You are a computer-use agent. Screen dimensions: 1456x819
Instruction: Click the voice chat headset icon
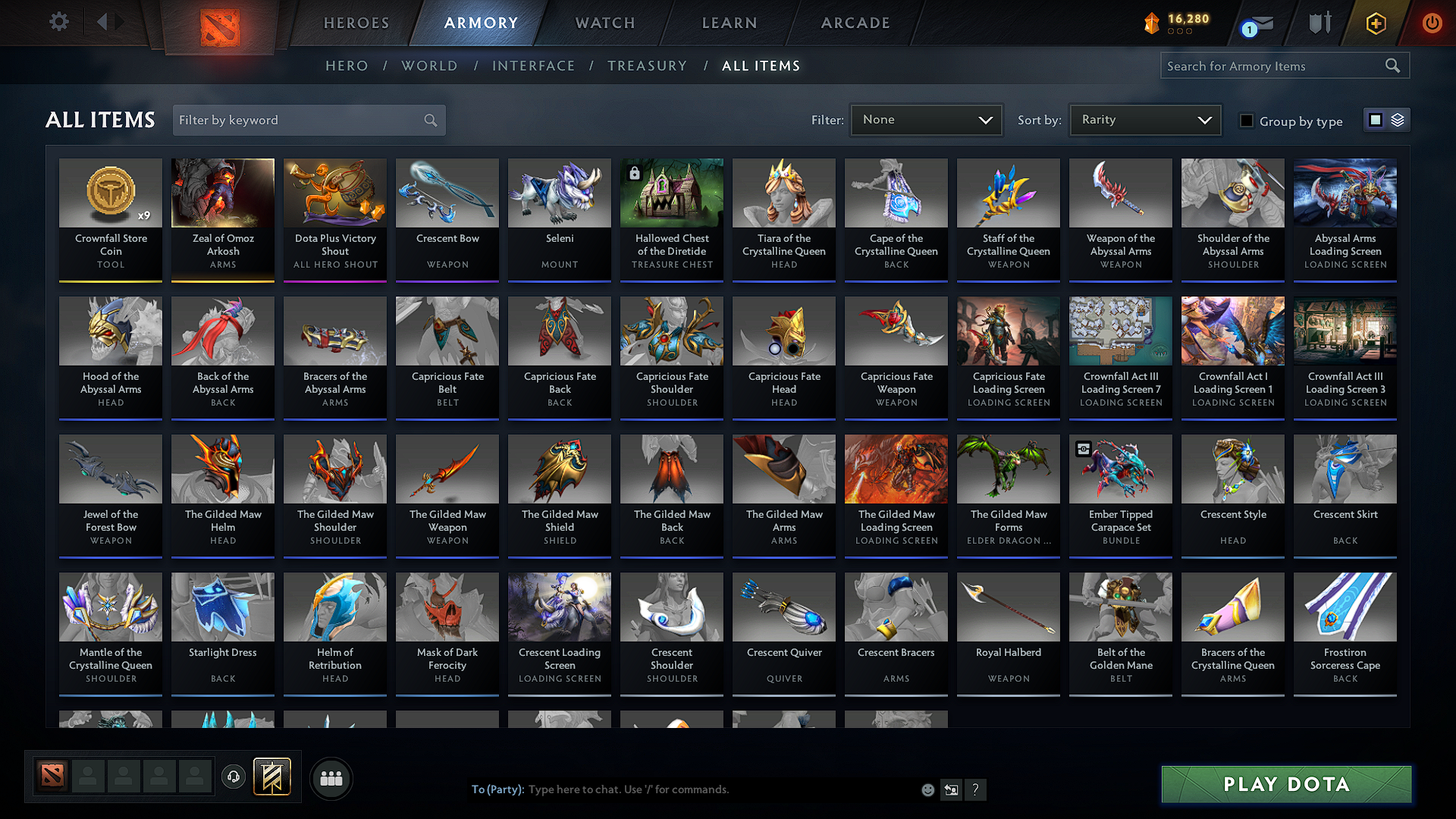pyautogui.click(x=233, y=777)
